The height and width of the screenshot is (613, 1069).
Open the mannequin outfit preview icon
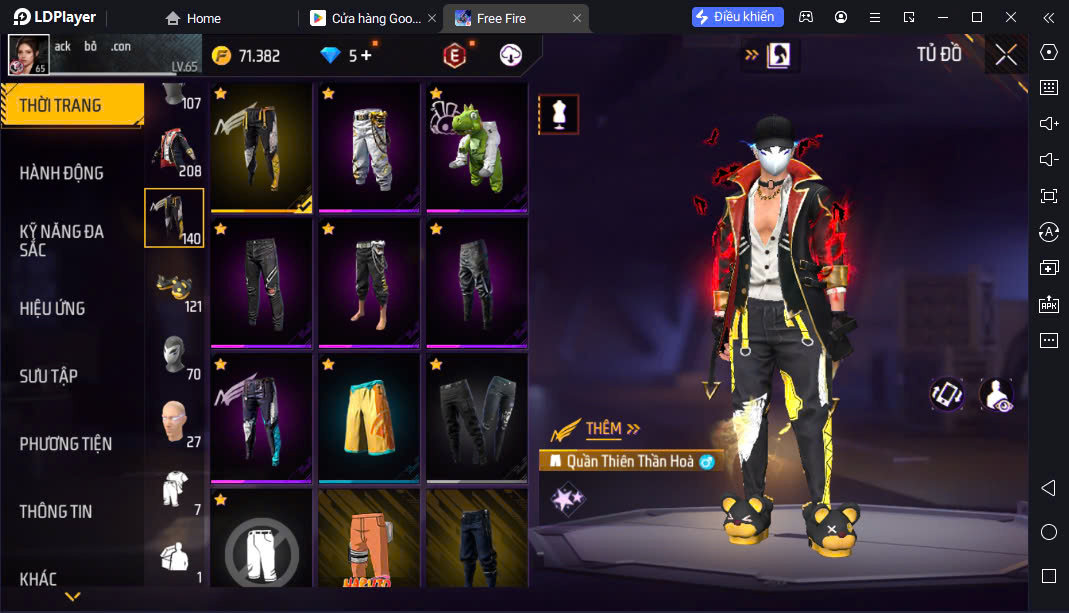point(559,115)
